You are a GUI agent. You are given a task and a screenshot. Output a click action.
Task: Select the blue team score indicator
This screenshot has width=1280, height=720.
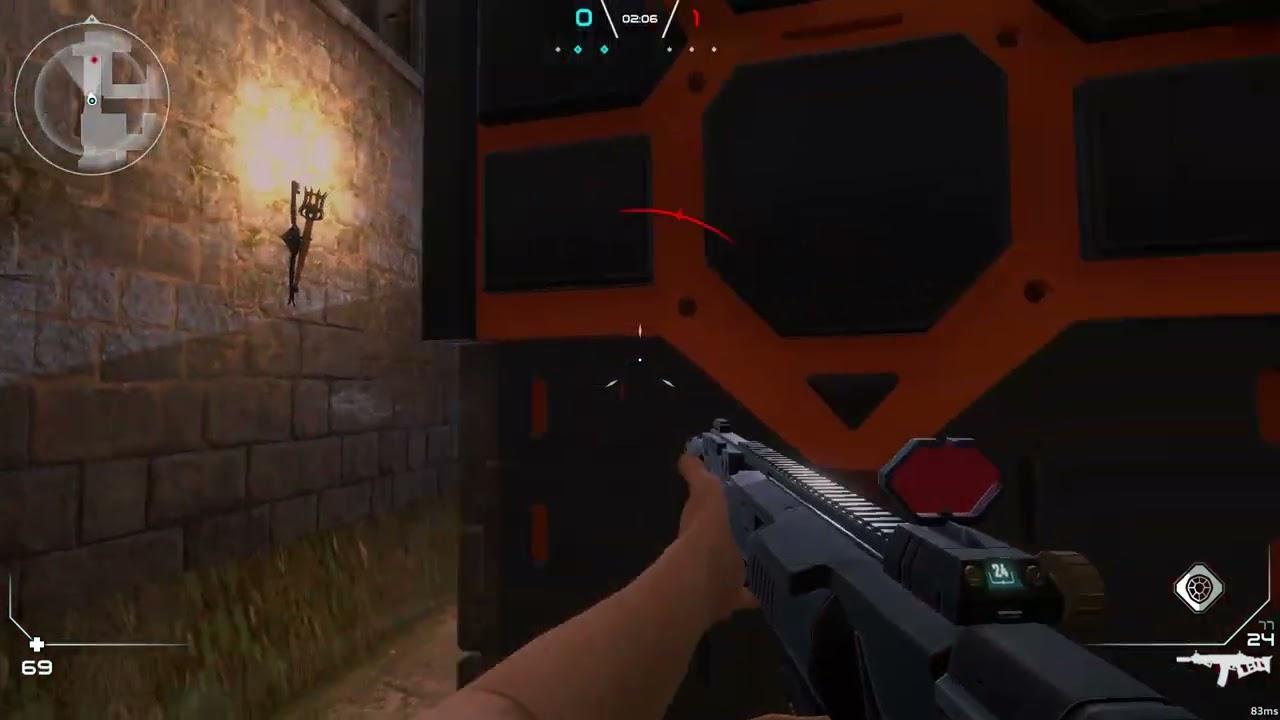coord(583,17)
